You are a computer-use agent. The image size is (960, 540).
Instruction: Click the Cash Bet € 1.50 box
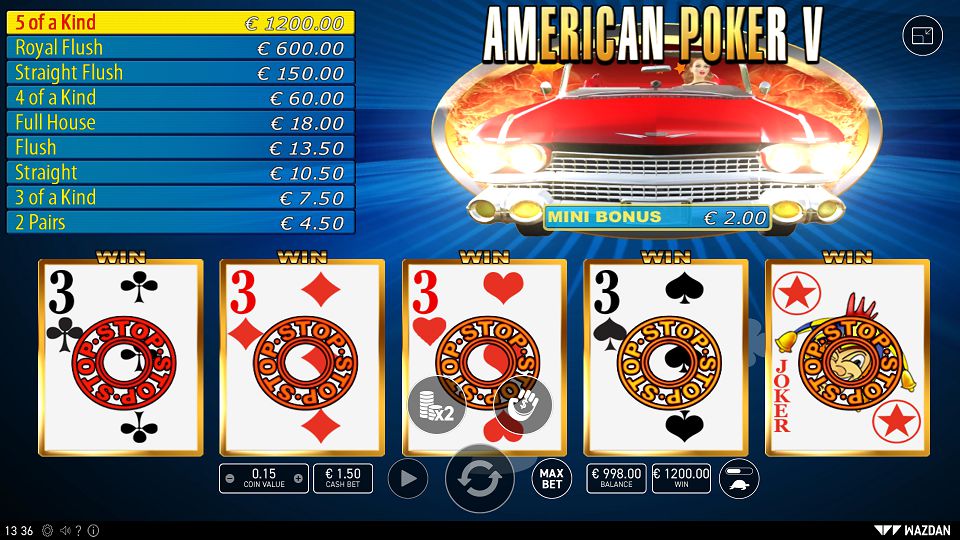[x=343, y=479]
